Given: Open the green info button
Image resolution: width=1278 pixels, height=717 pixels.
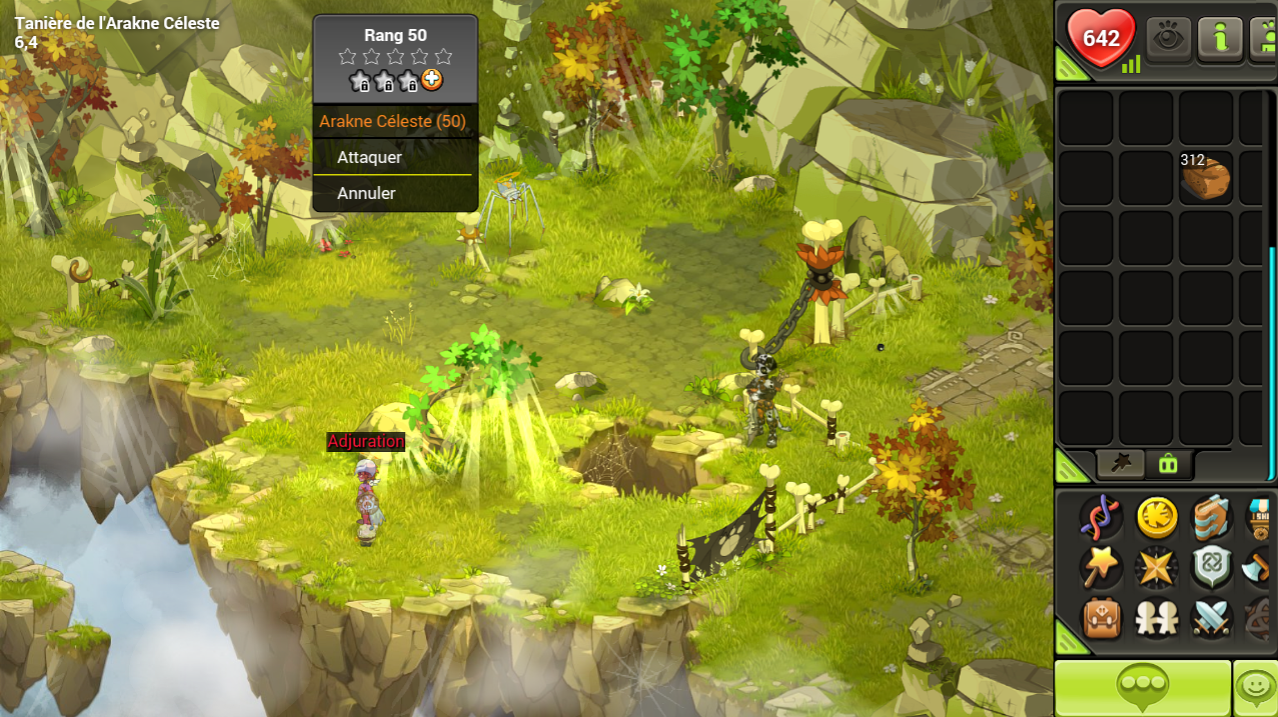Looking at the screenshot, I should pyautogui.click(x=1220, y=40).
